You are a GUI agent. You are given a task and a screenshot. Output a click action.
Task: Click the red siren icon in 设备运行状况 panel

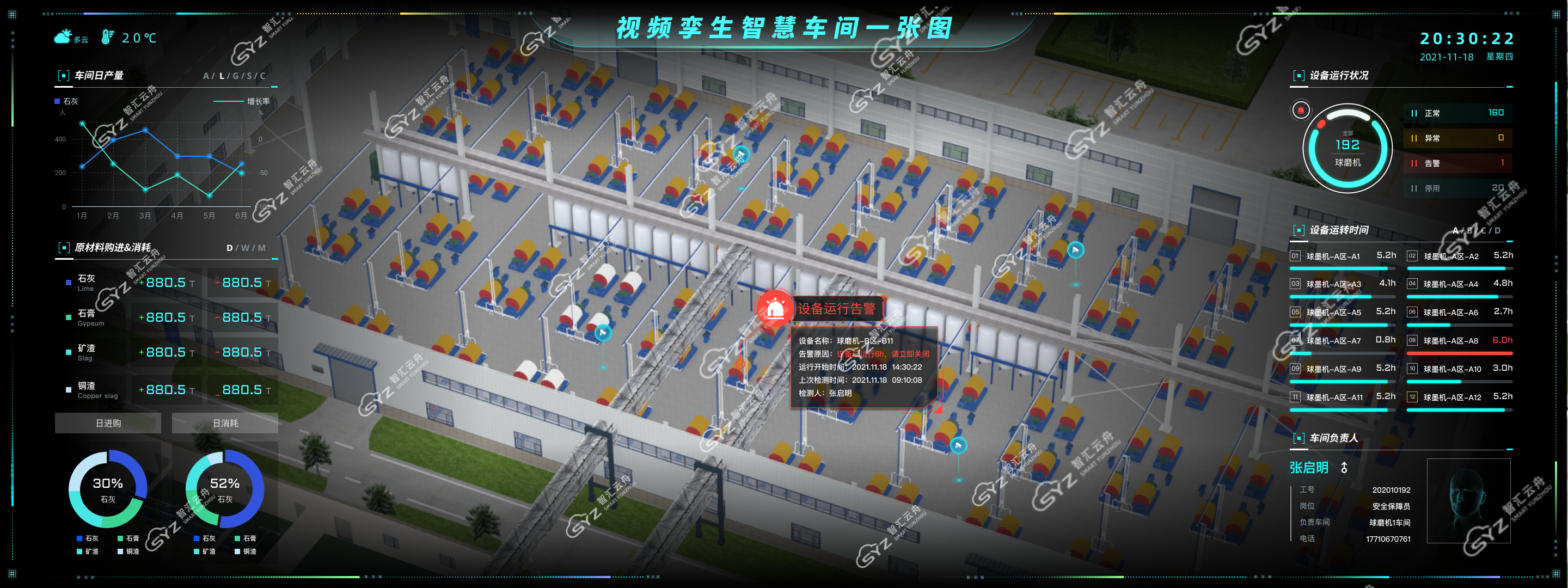1301,111
